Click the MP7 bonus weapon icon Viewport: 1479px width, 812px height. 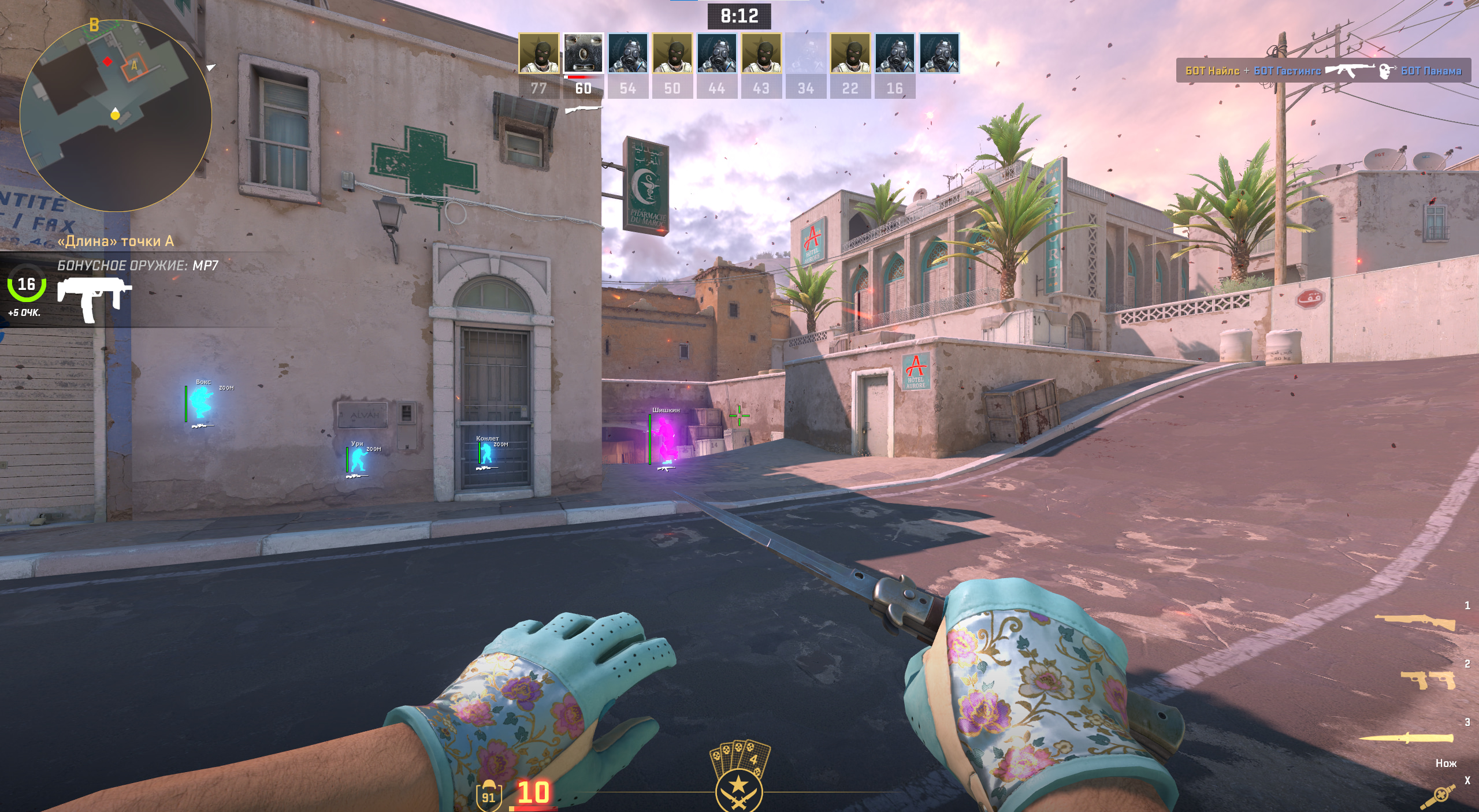pyautogui.click(x=94, y=299)
